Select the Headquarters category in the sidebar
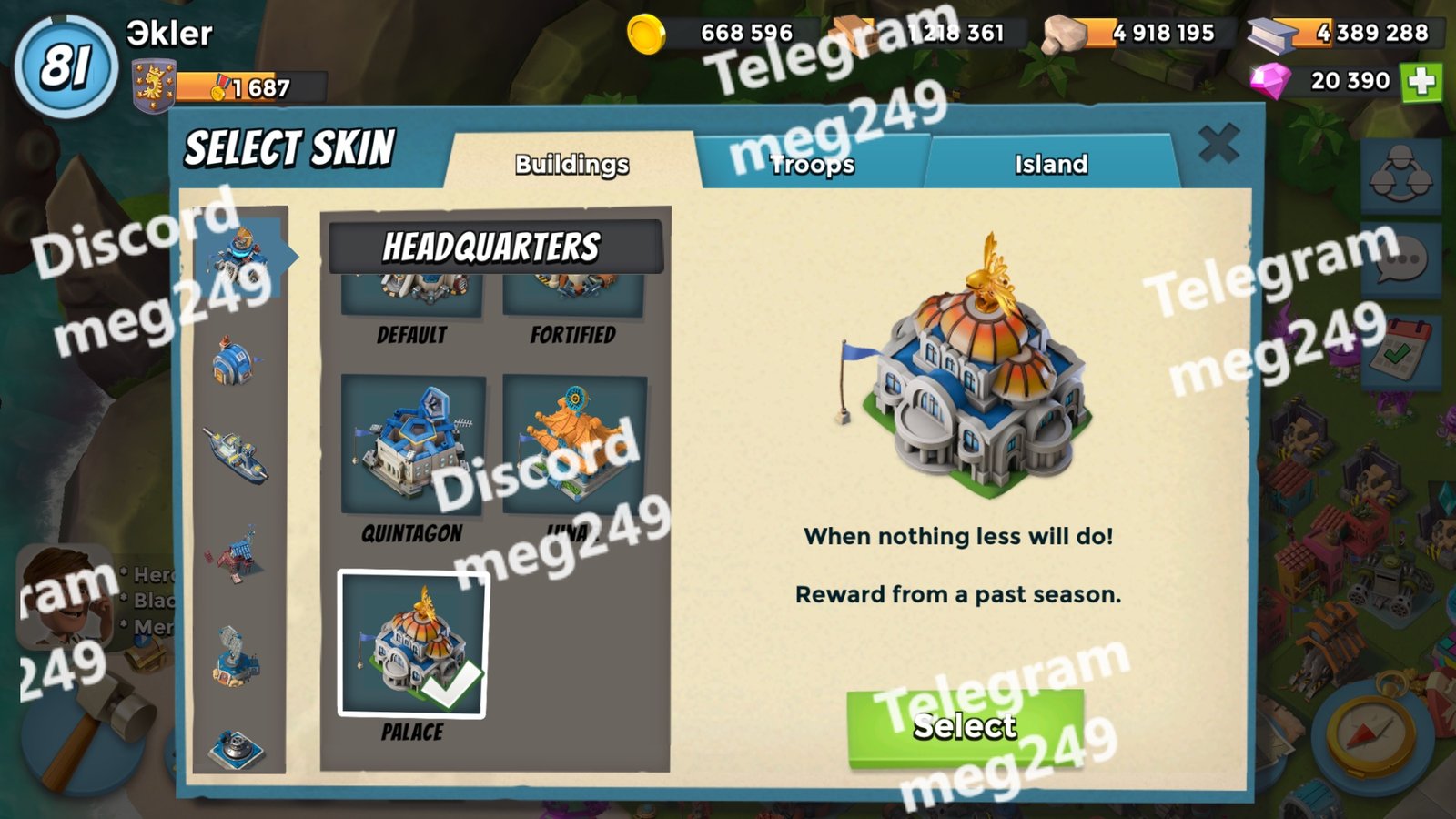 (238, 254)
